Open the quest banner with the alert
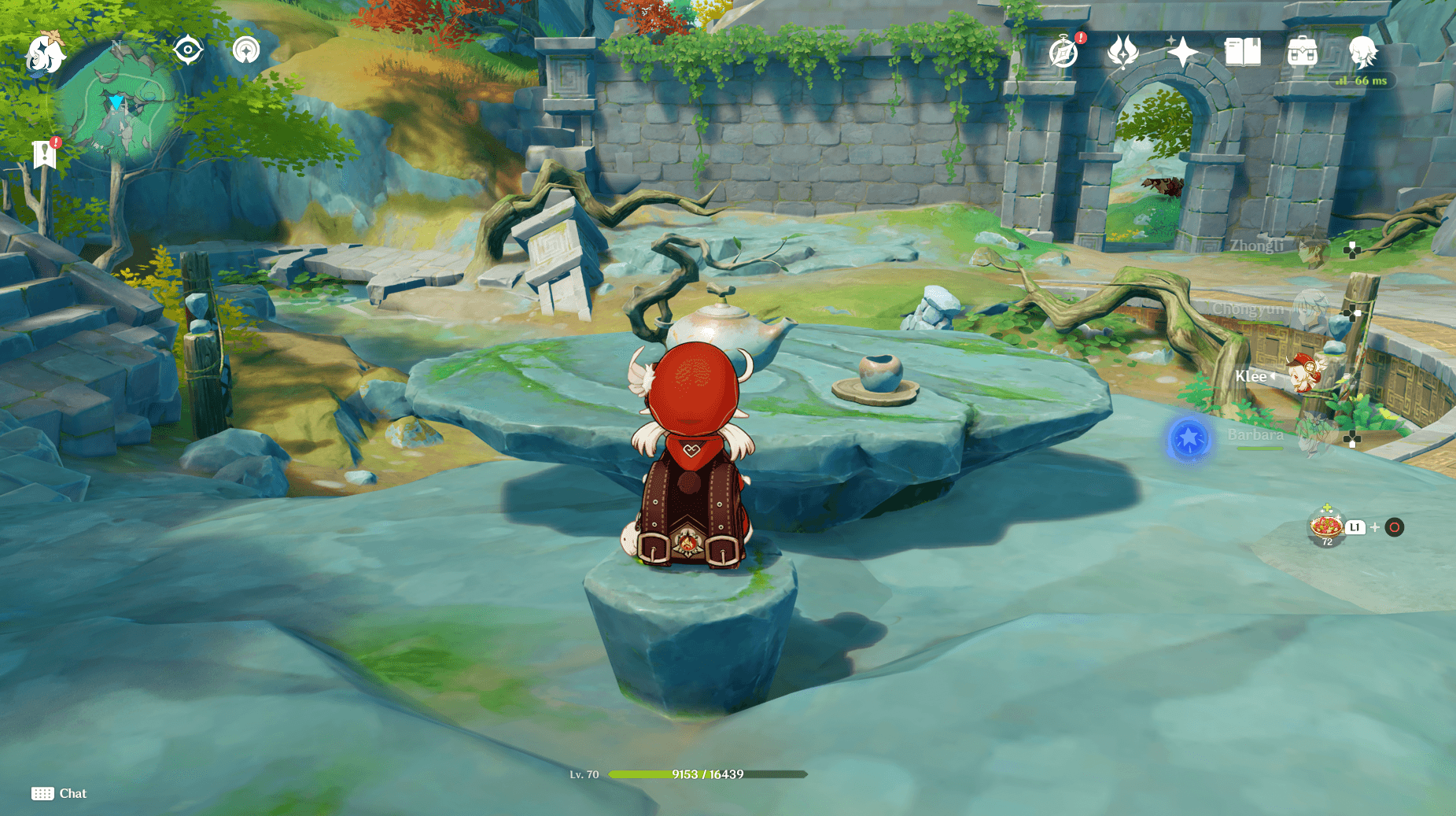This screenshot has width=1456, height=816. 45,154
